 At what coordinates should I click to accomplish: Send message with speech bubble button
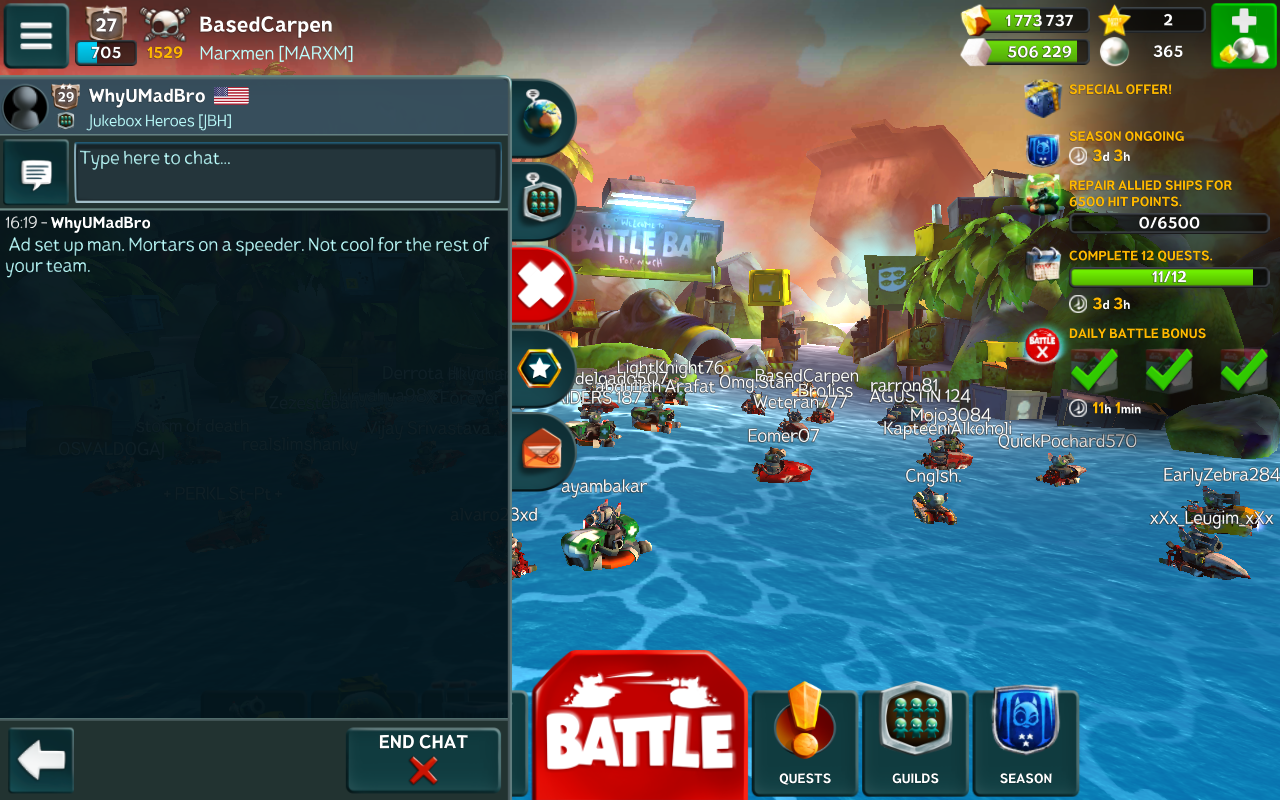[x=37, y=173]
